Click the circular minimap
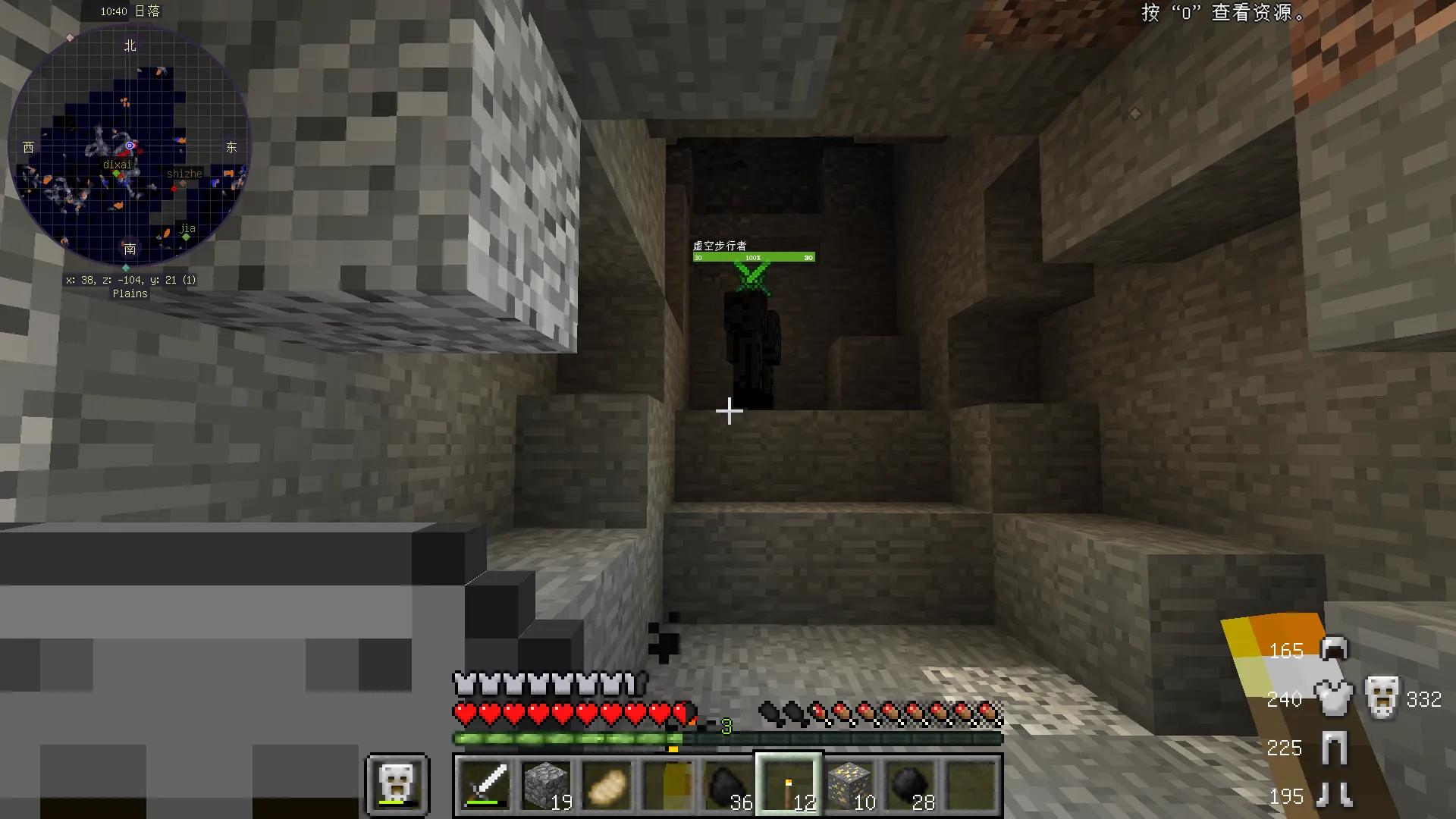This screenshot has height=819, width=1456. [129, 144]
